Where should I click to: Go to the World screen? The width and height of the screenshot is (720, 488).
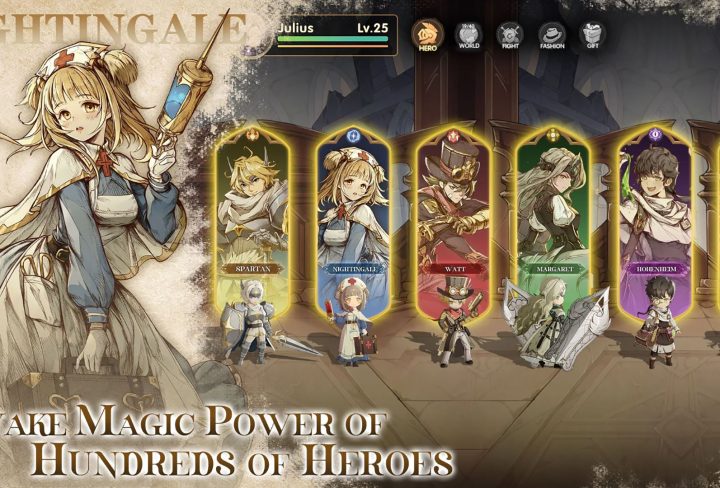(468, 36)
